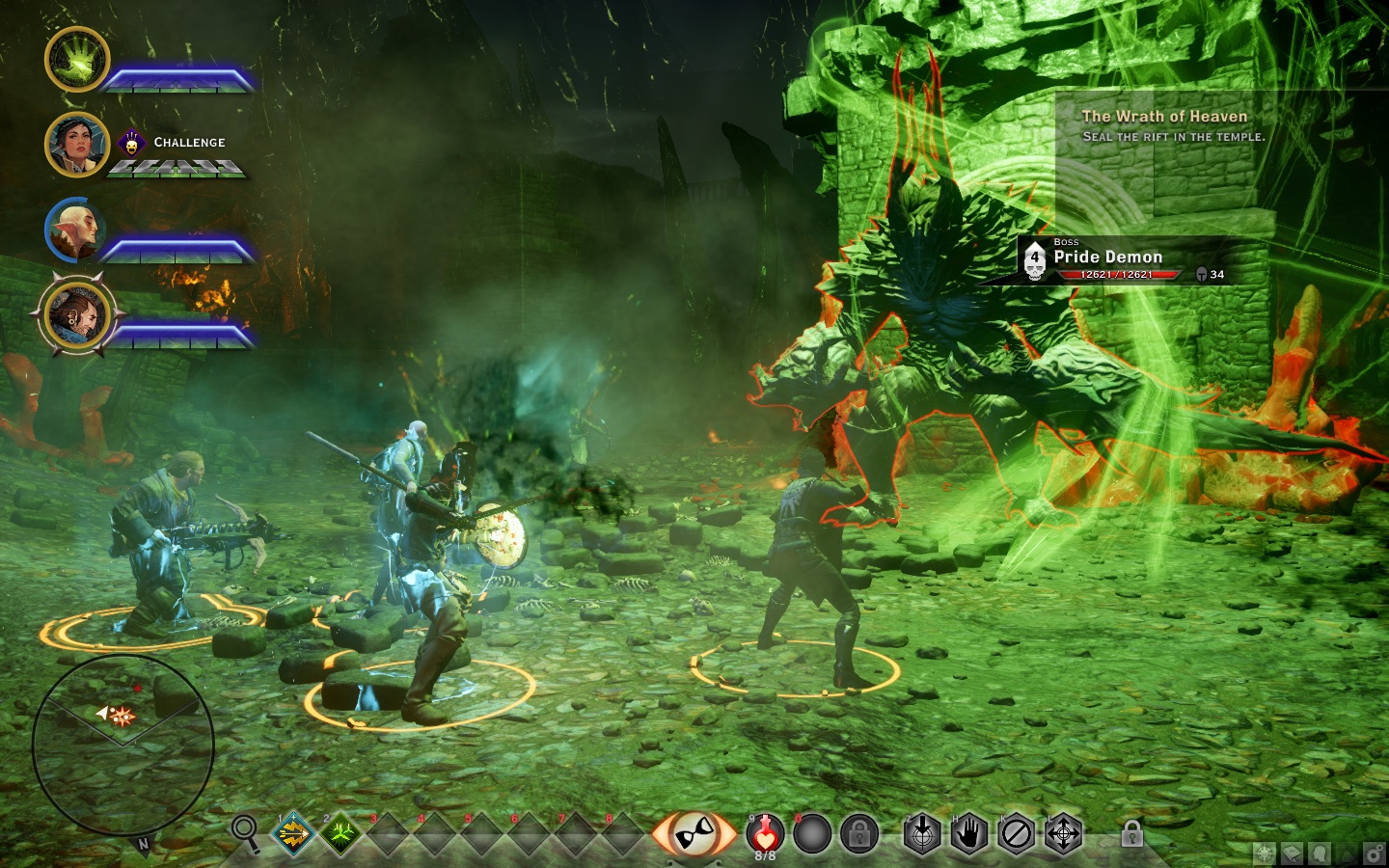Image resolution: width=1389 pixels, height=868 pixels.
Task: Select Cassandra's party portrait
Action: [77, 145]
